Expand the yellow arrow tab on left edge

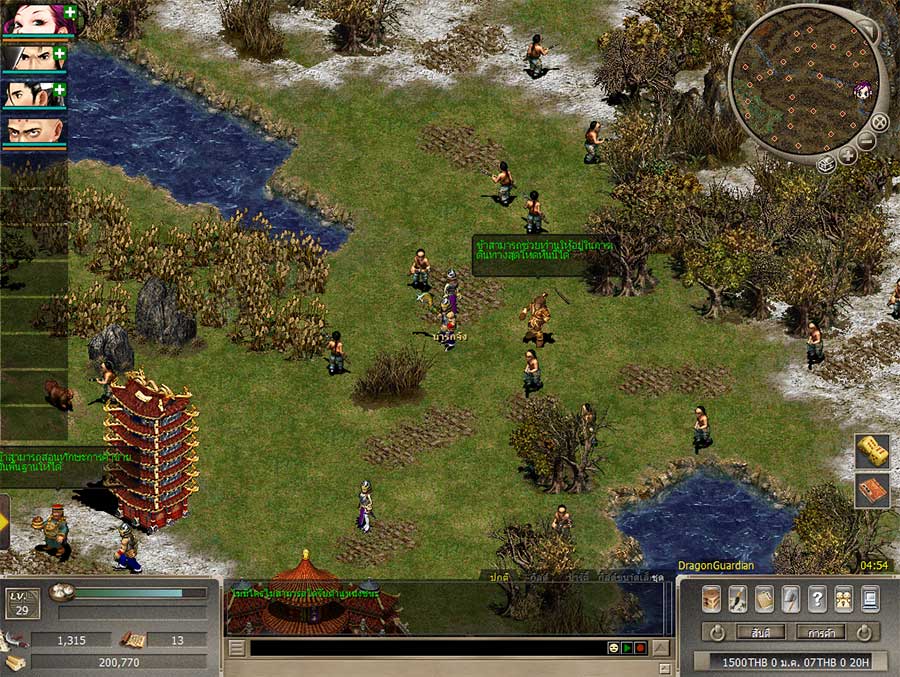(5, 520)
